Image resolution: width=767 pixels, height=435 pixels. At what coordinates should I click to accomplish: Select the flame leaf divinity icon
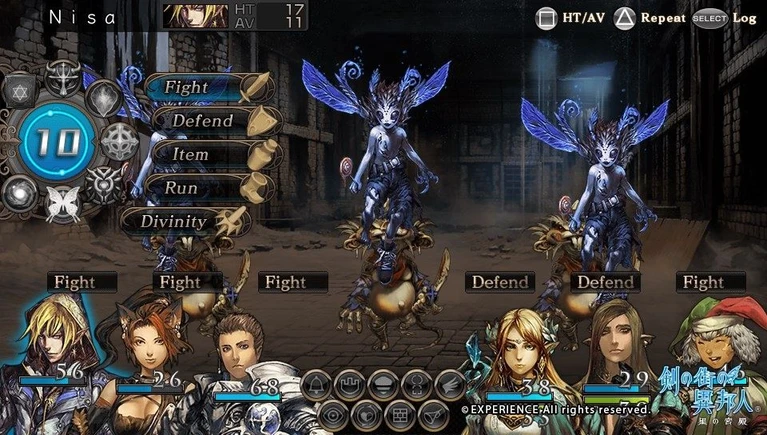[105, 97]
